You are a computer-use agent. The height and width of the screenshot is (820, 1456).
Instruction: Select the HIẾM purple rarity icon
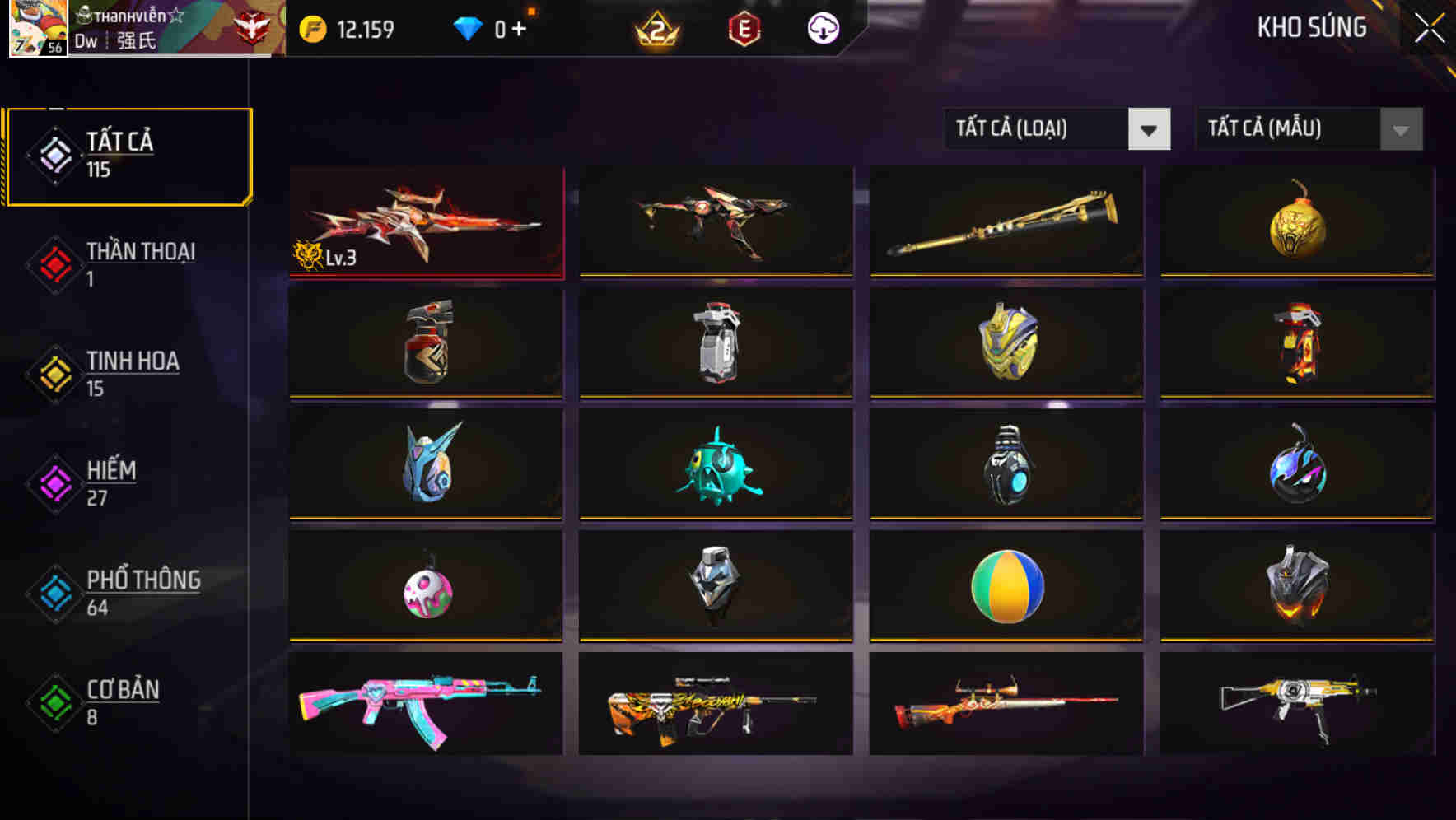[54, 484]
